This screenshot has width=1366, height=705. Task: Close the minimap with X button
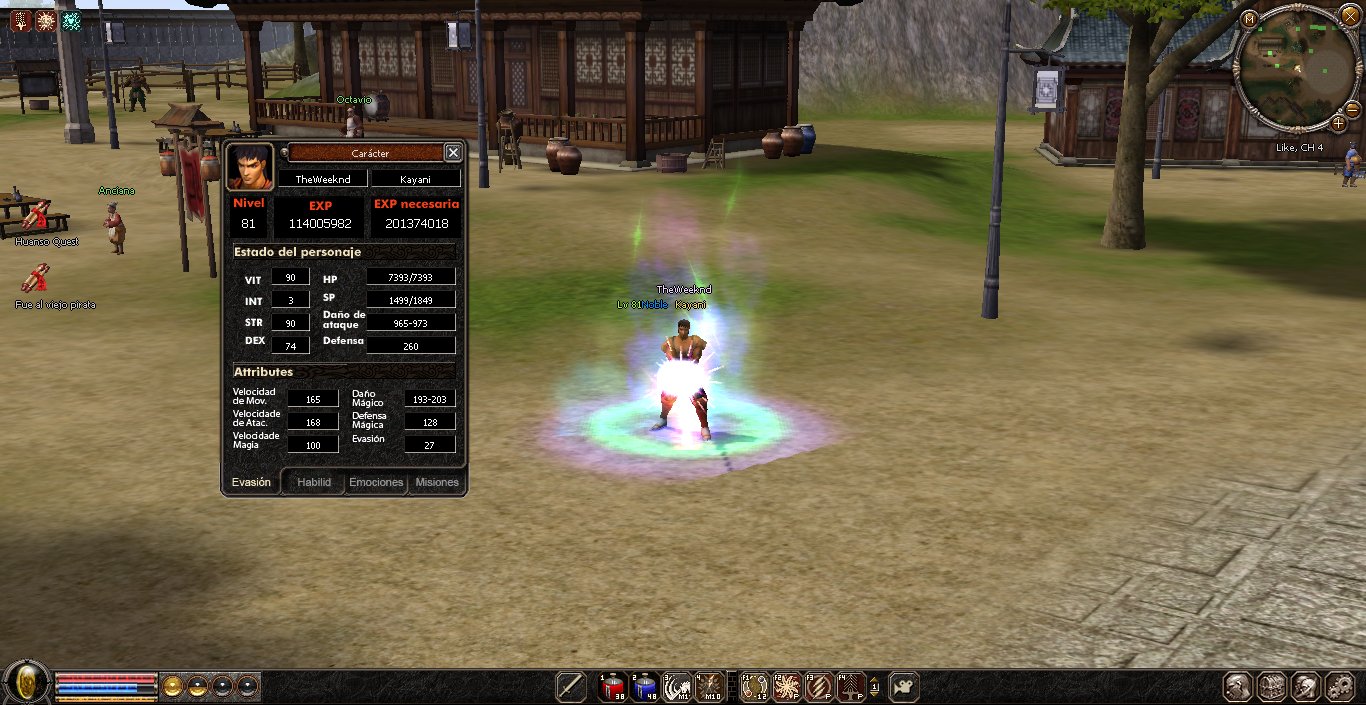coord(1349,16)
